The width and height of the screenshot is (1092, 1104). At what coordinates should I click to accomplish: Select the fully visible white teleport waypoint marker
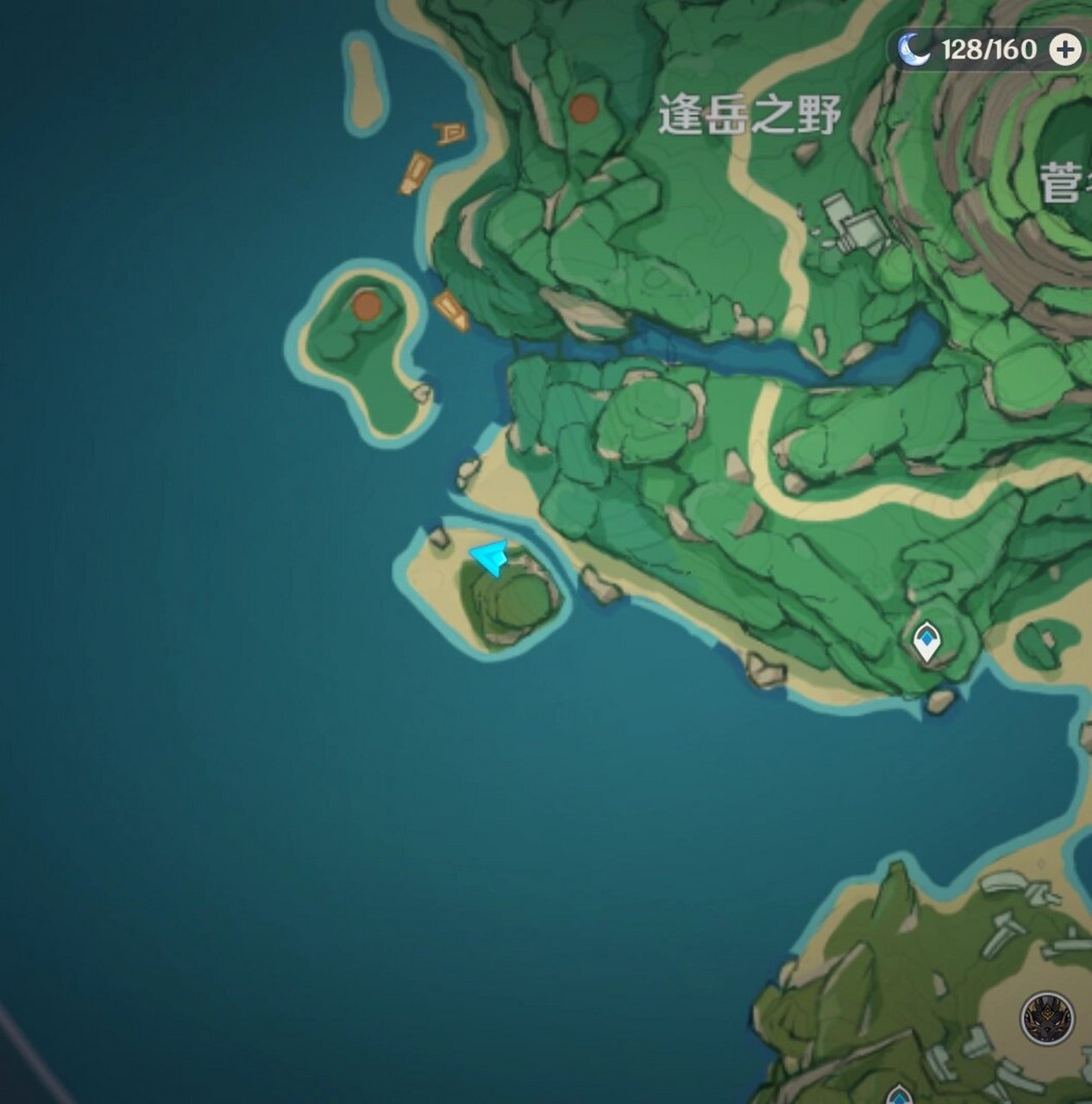(x=926, y=642)
